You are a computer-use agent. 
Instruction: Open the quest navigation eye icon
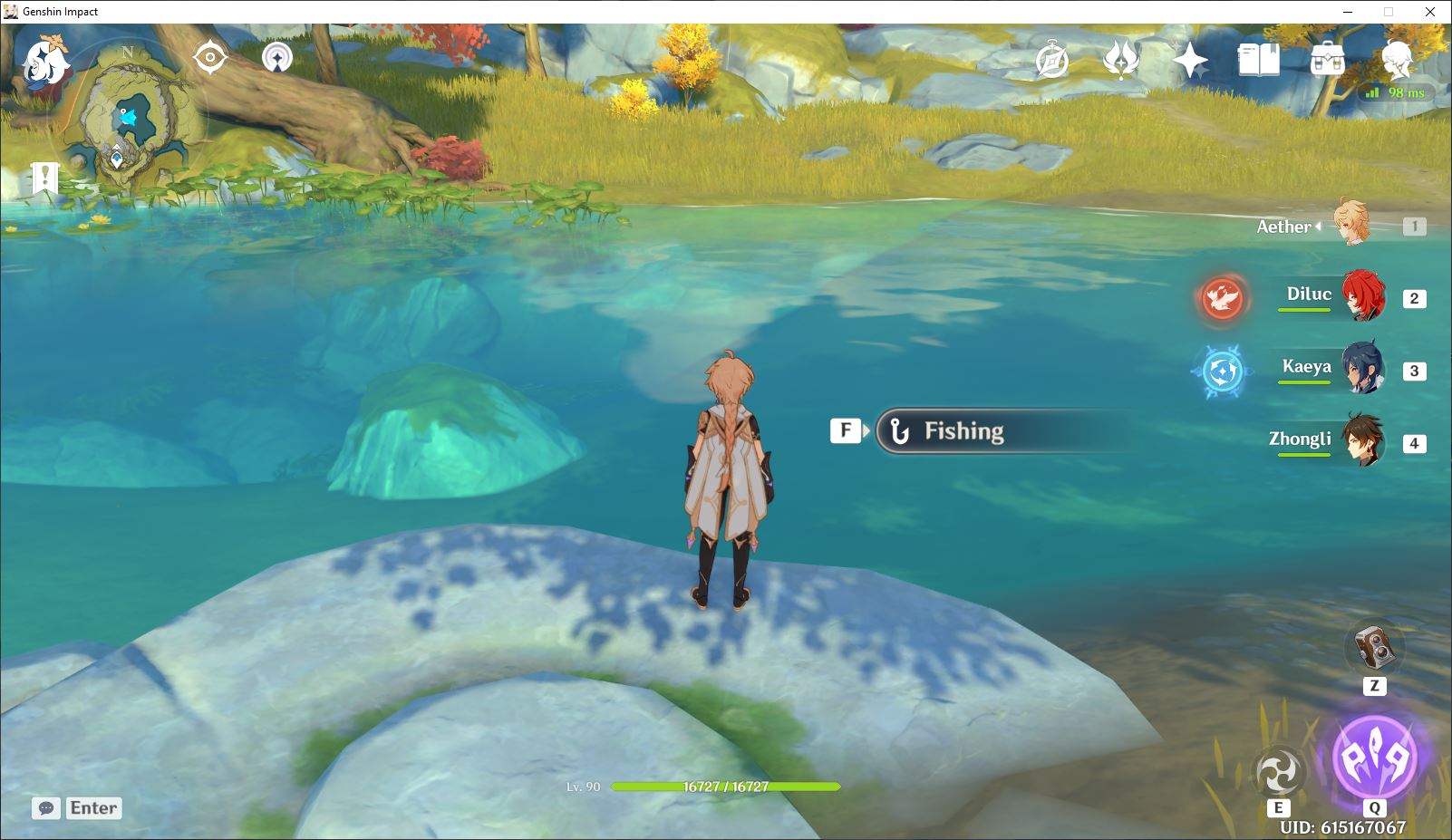coord(210,58)
